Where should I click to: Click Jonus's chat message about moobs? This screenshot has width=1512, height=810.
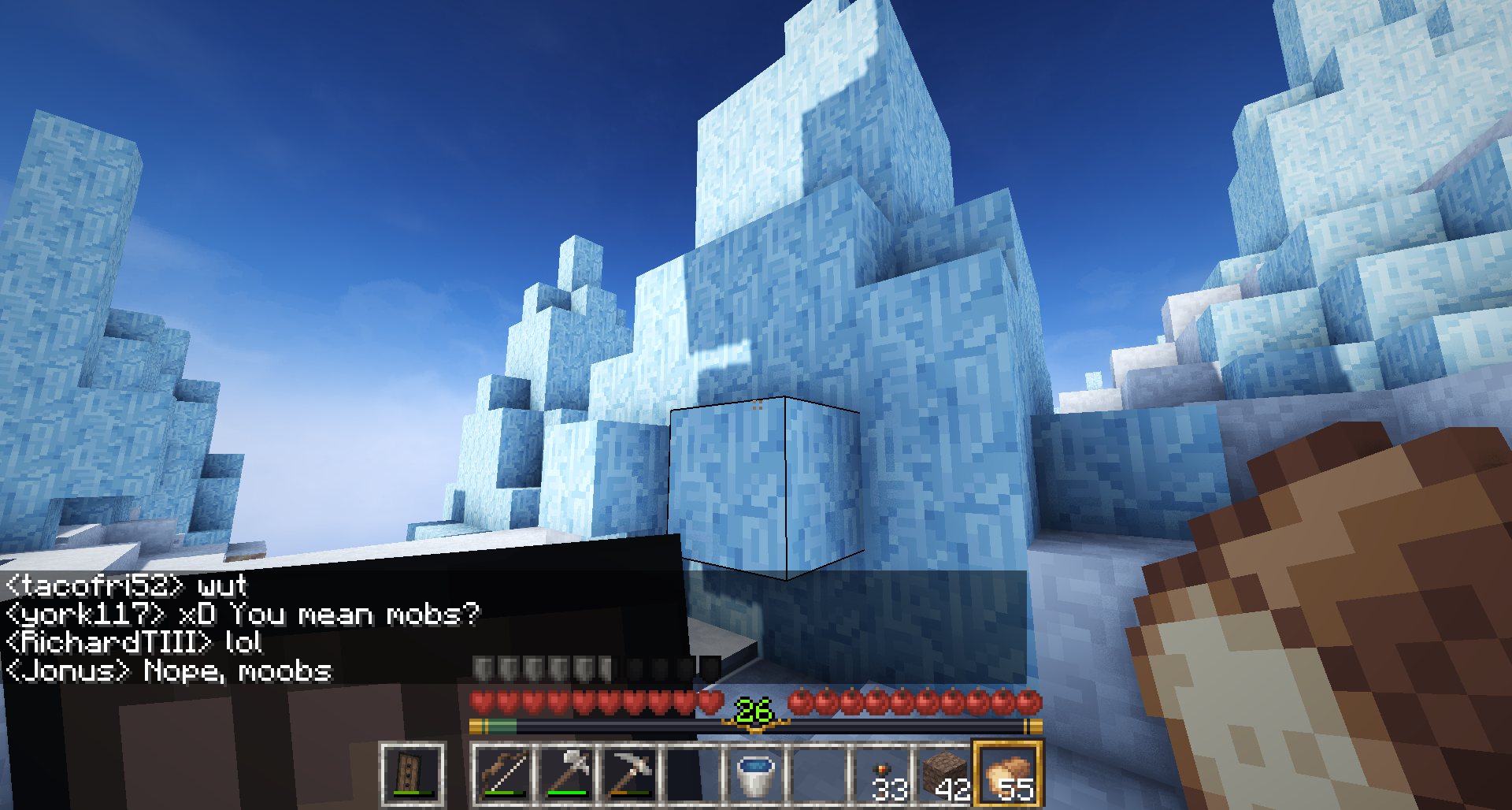169,671
